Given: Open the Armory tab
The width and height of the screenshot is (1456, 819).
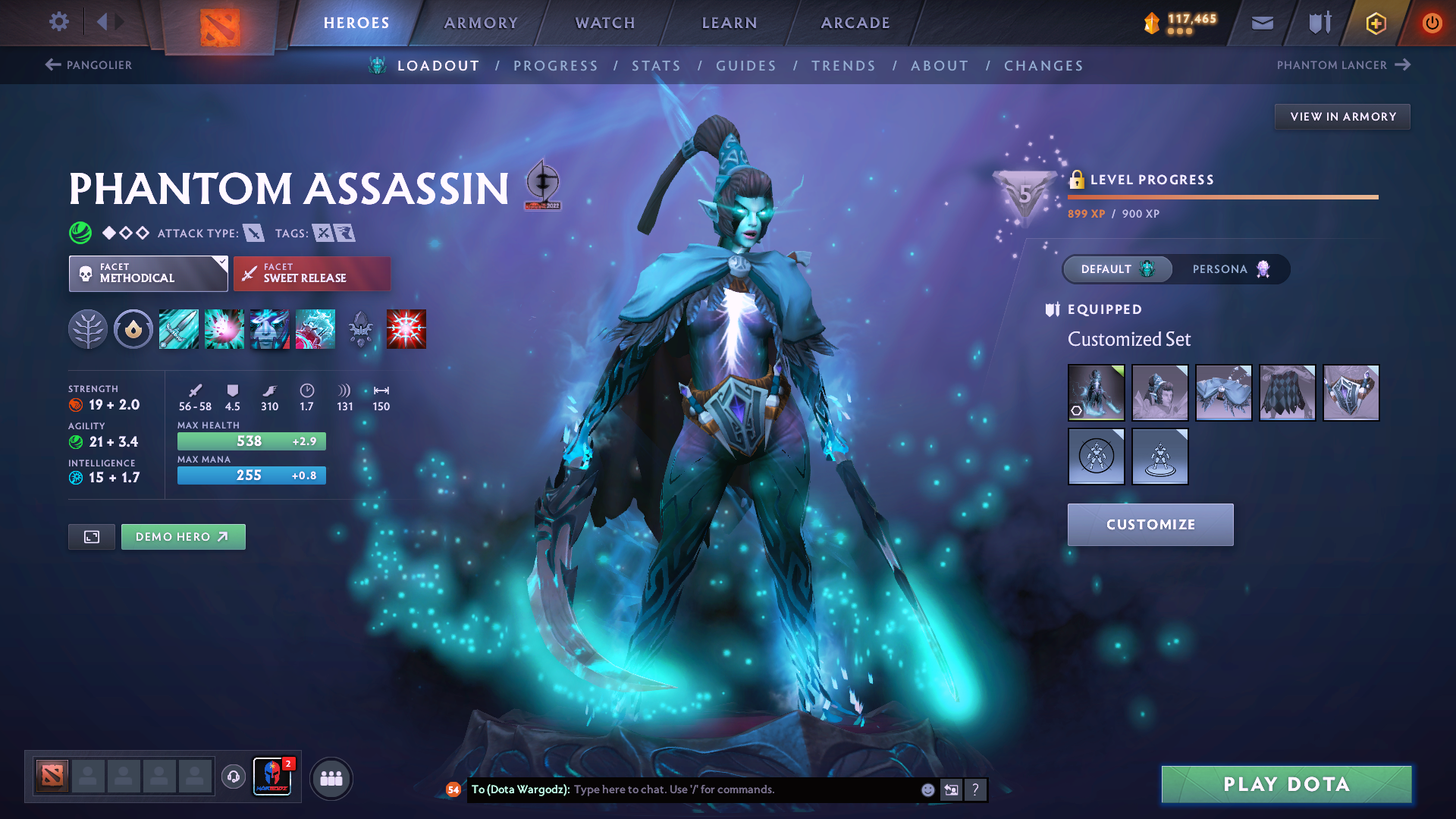Looking at the screenshot, I should click(x=481, y=23).
